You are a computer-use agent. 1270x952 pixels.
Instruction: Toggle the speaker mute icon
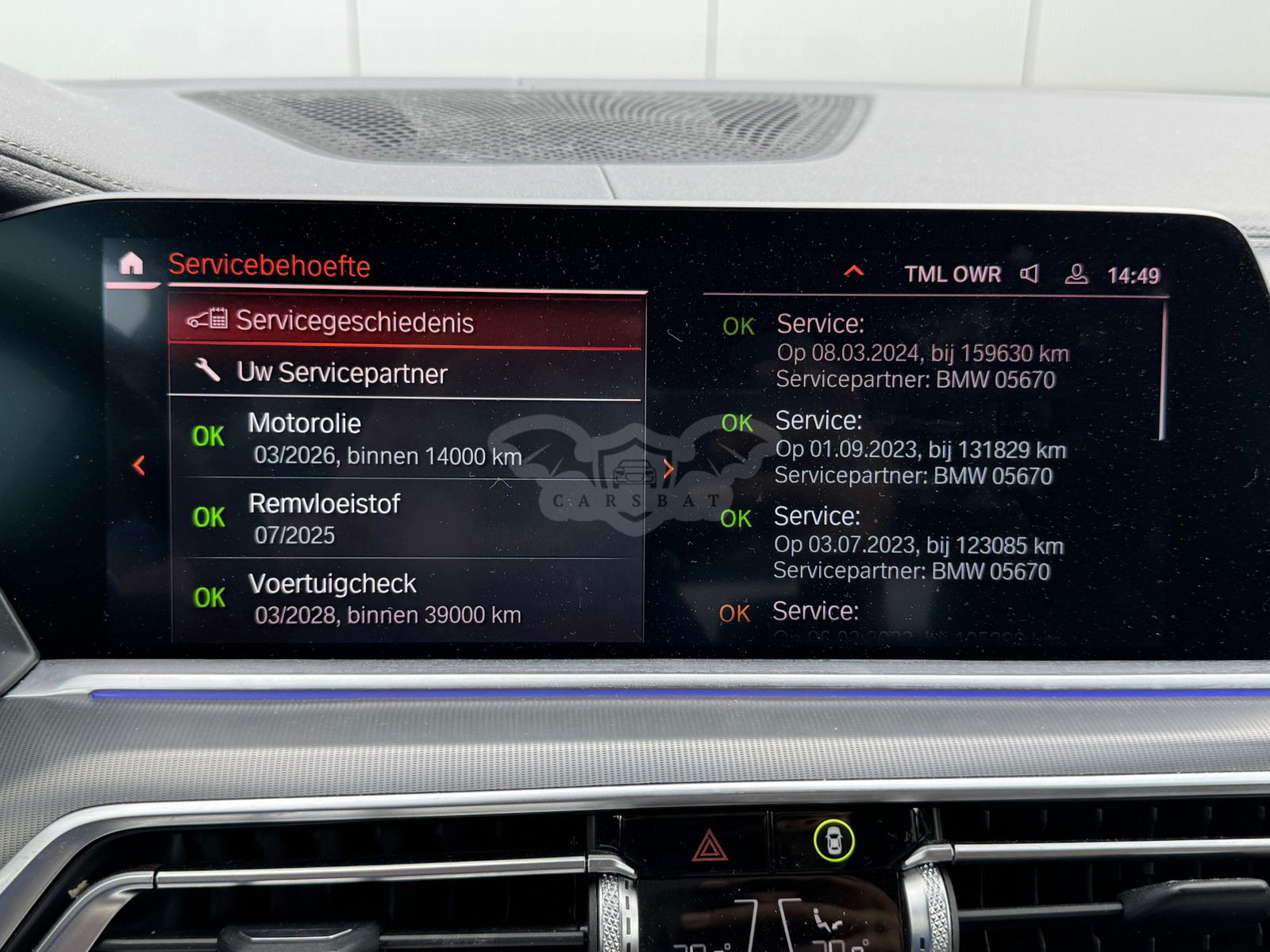point(1029,274)
